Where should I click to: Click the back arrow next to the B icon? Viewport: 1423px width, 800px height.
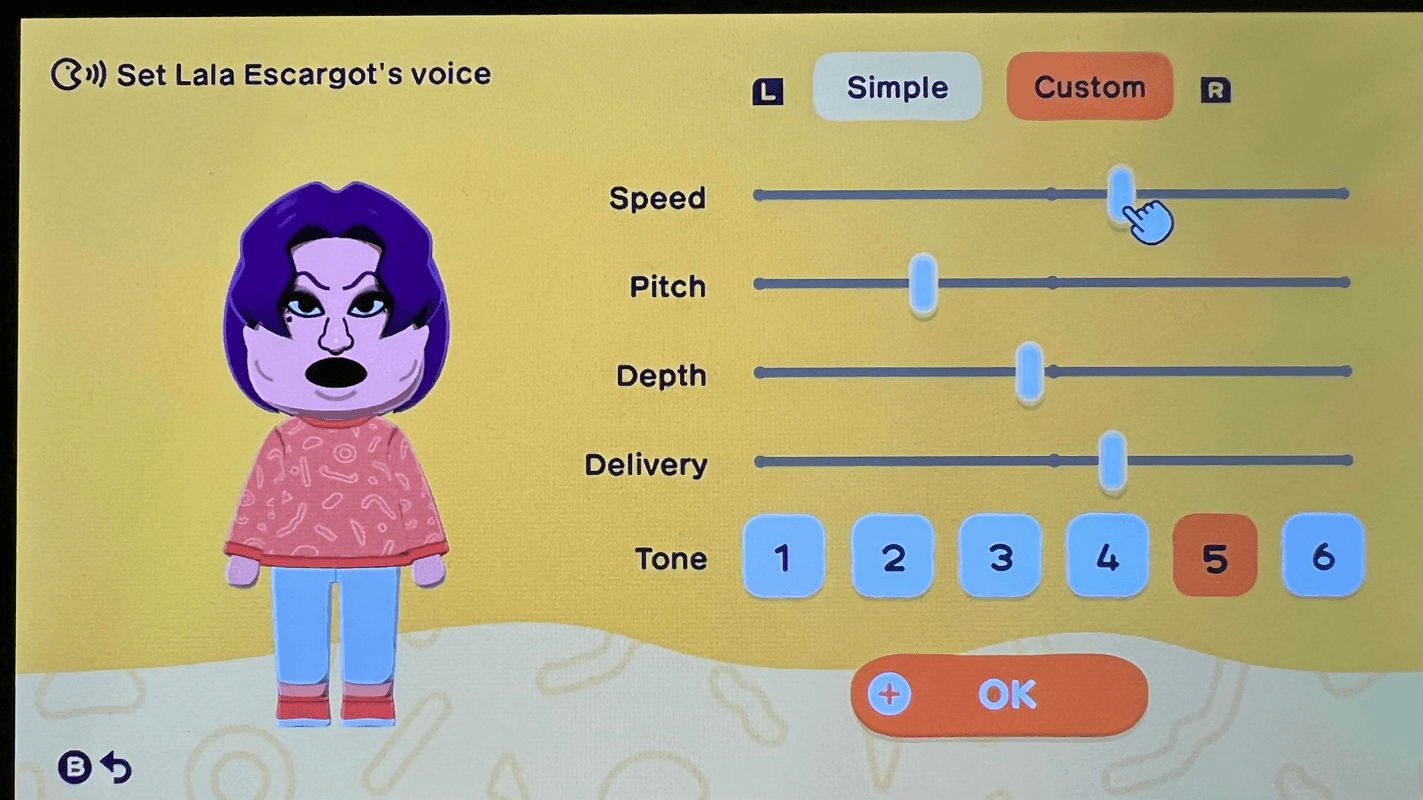(117, 766)
